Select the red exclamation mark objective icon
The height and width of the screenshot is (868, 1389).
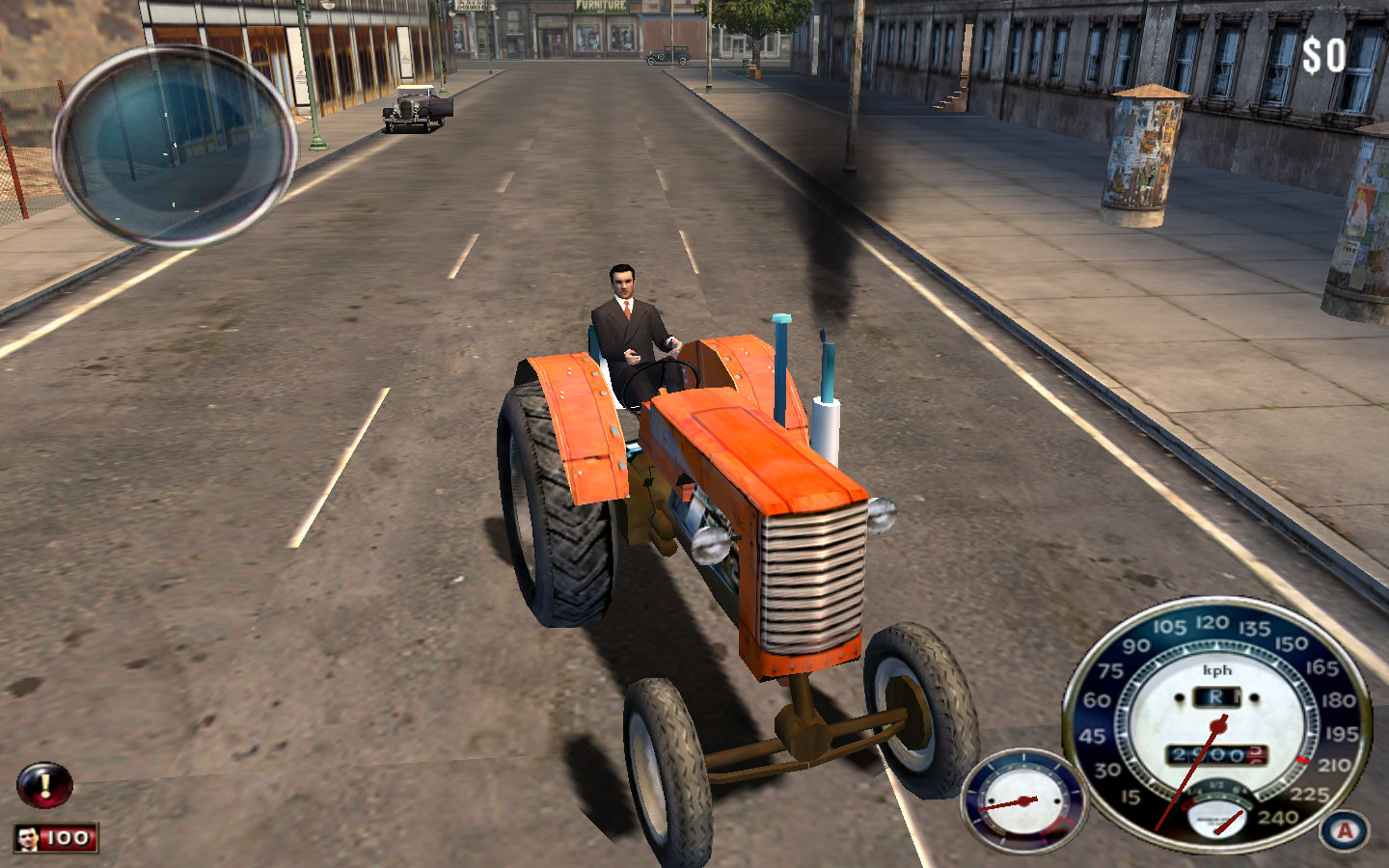[x=44, y=785]
